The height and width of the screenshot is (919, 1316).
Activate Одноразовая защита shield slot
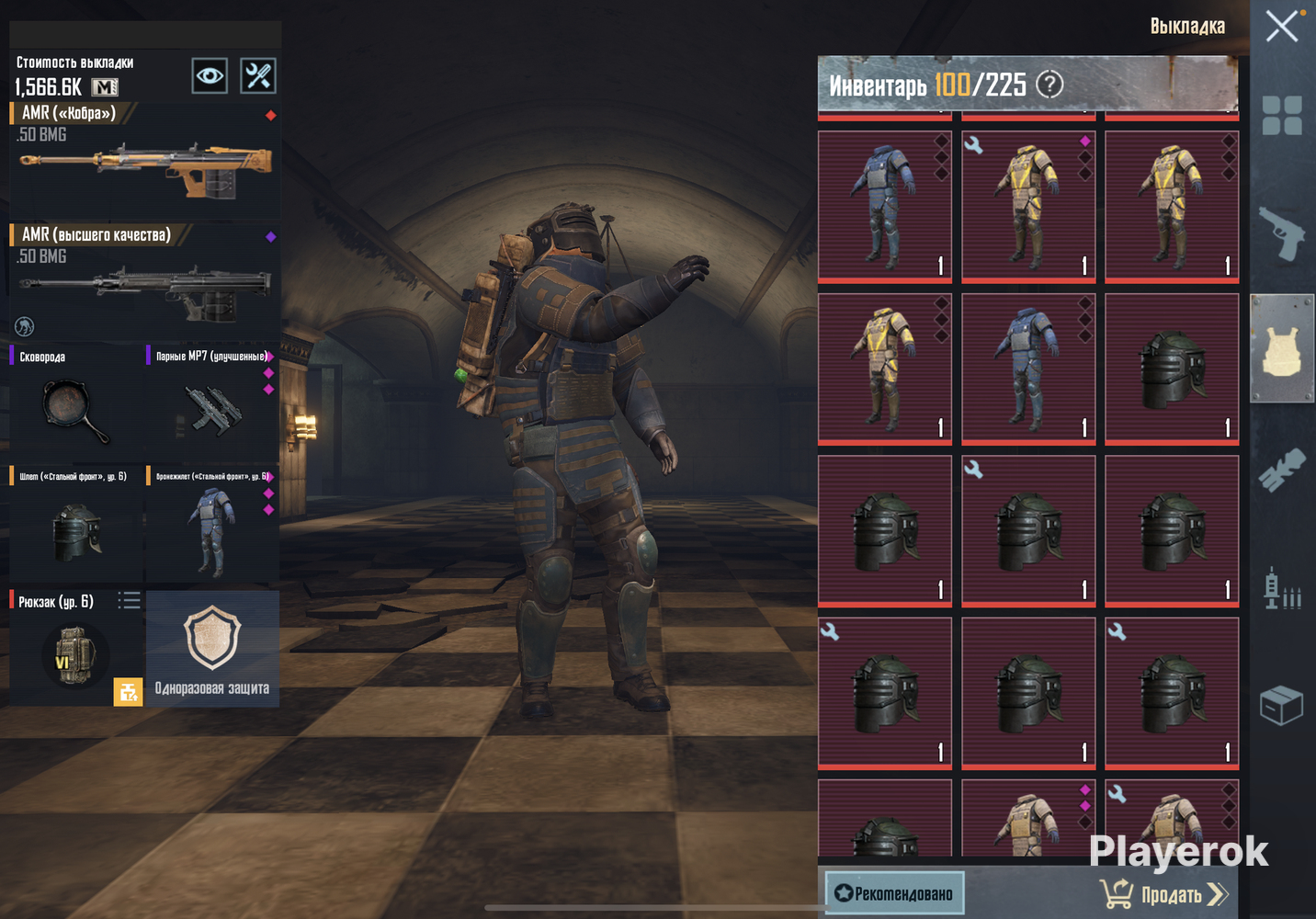pyautogui.click(x=212, y=648)
